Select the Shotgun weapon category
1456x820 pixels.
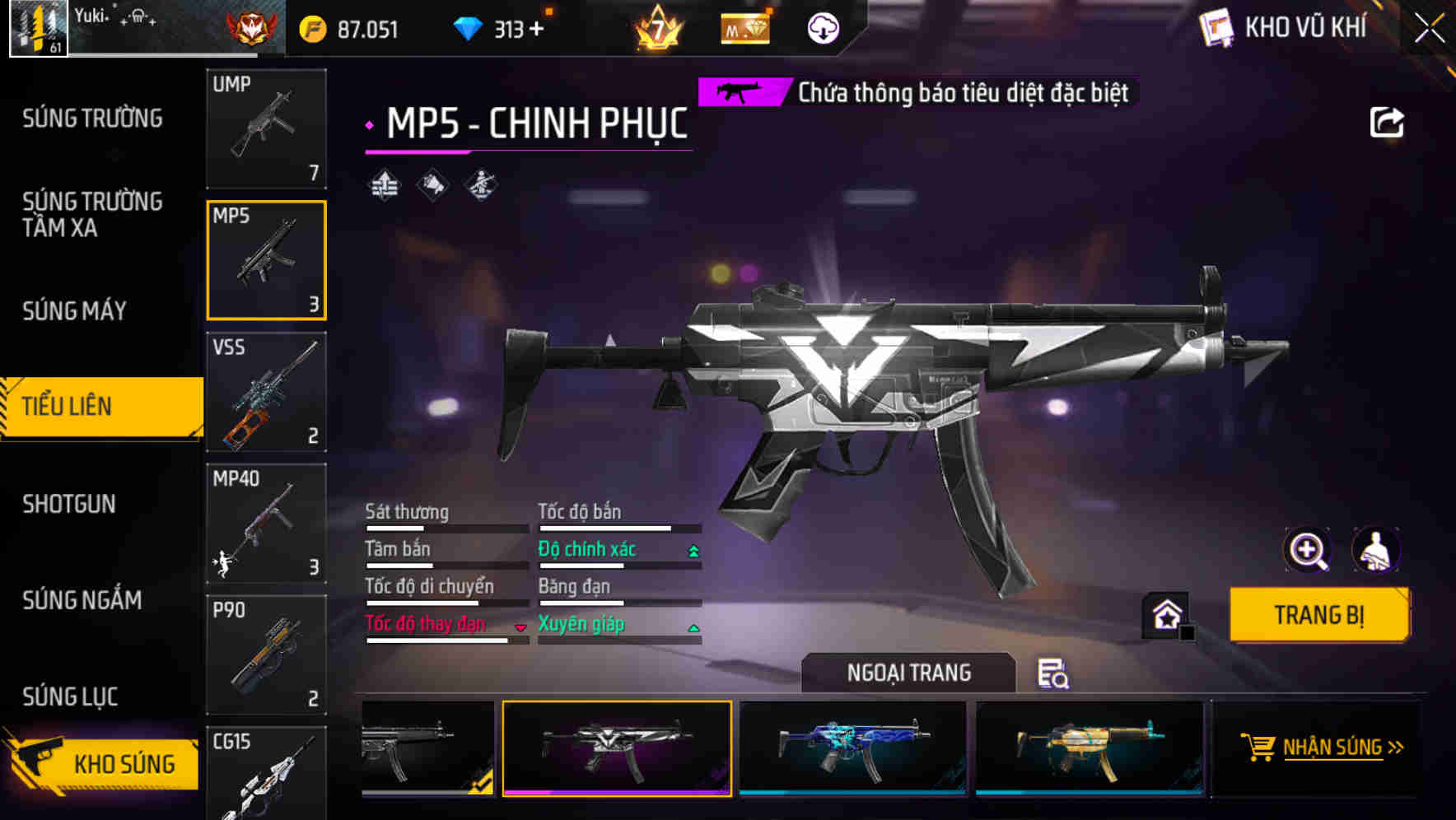click(71, 504)
